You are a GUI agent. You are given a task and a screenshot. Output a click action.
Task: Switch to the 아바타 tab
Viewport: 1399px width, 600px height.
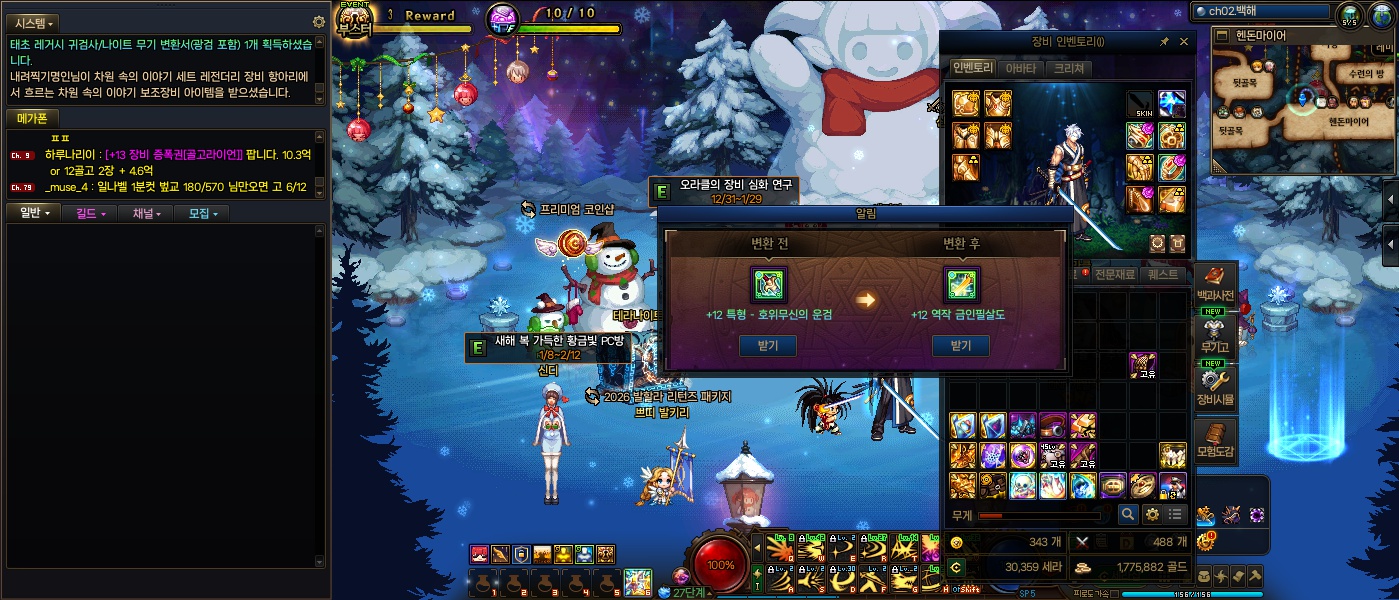click(x=1020, y=69)
